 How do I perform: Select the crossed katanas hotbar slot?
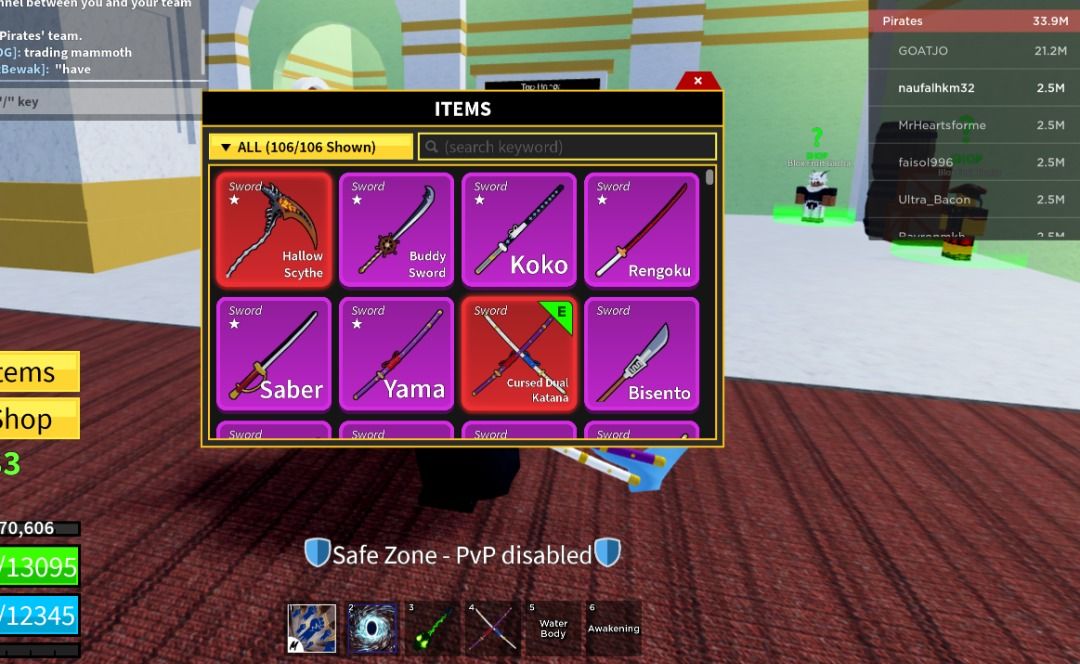pos(493,628)
